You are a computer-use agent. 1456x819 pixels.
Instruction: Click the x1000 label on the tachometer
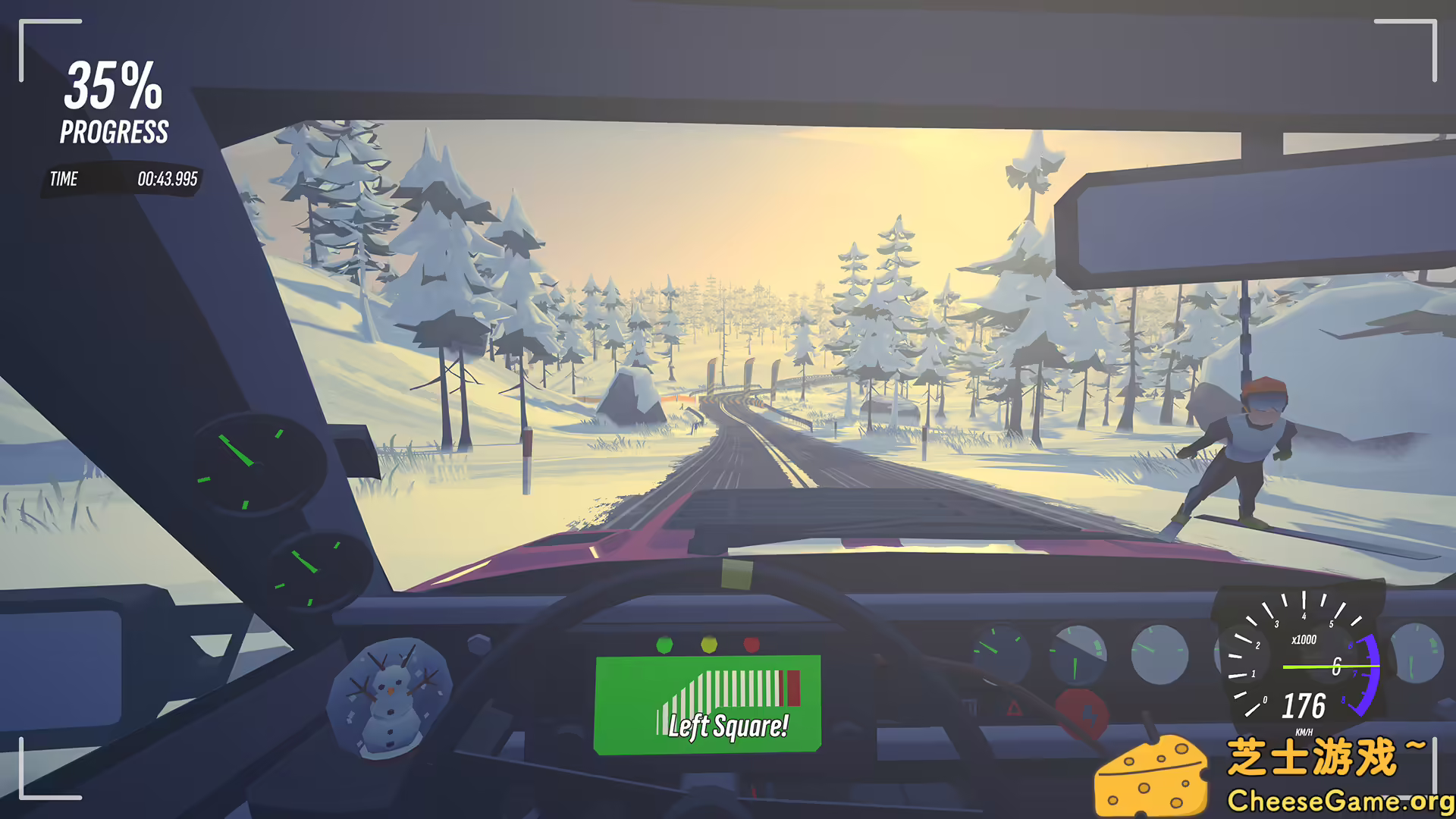click(x=1304, y=639)
